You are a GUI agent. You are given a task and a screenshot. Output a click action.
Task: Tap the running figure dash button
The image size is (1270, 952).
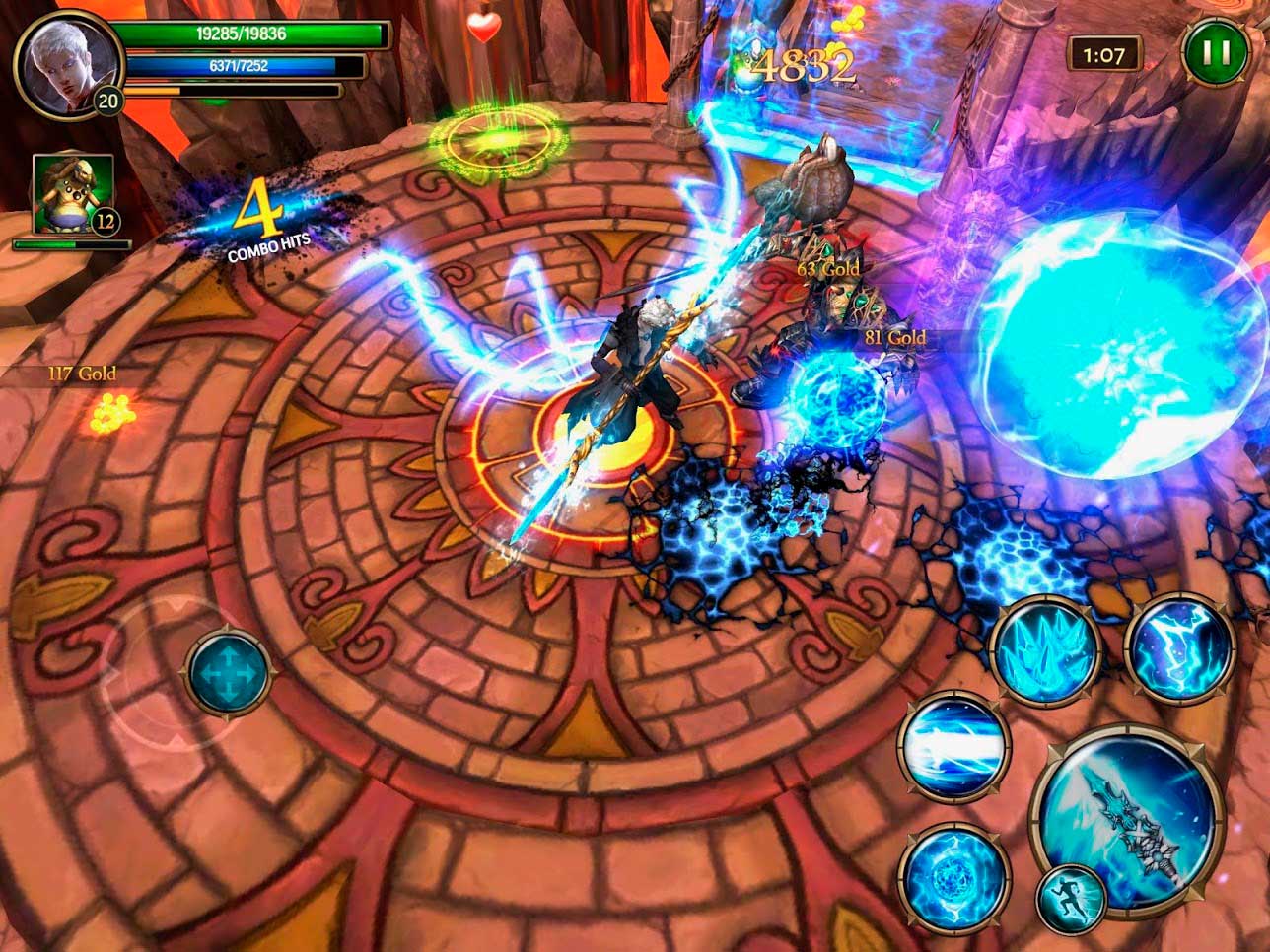1071,898
